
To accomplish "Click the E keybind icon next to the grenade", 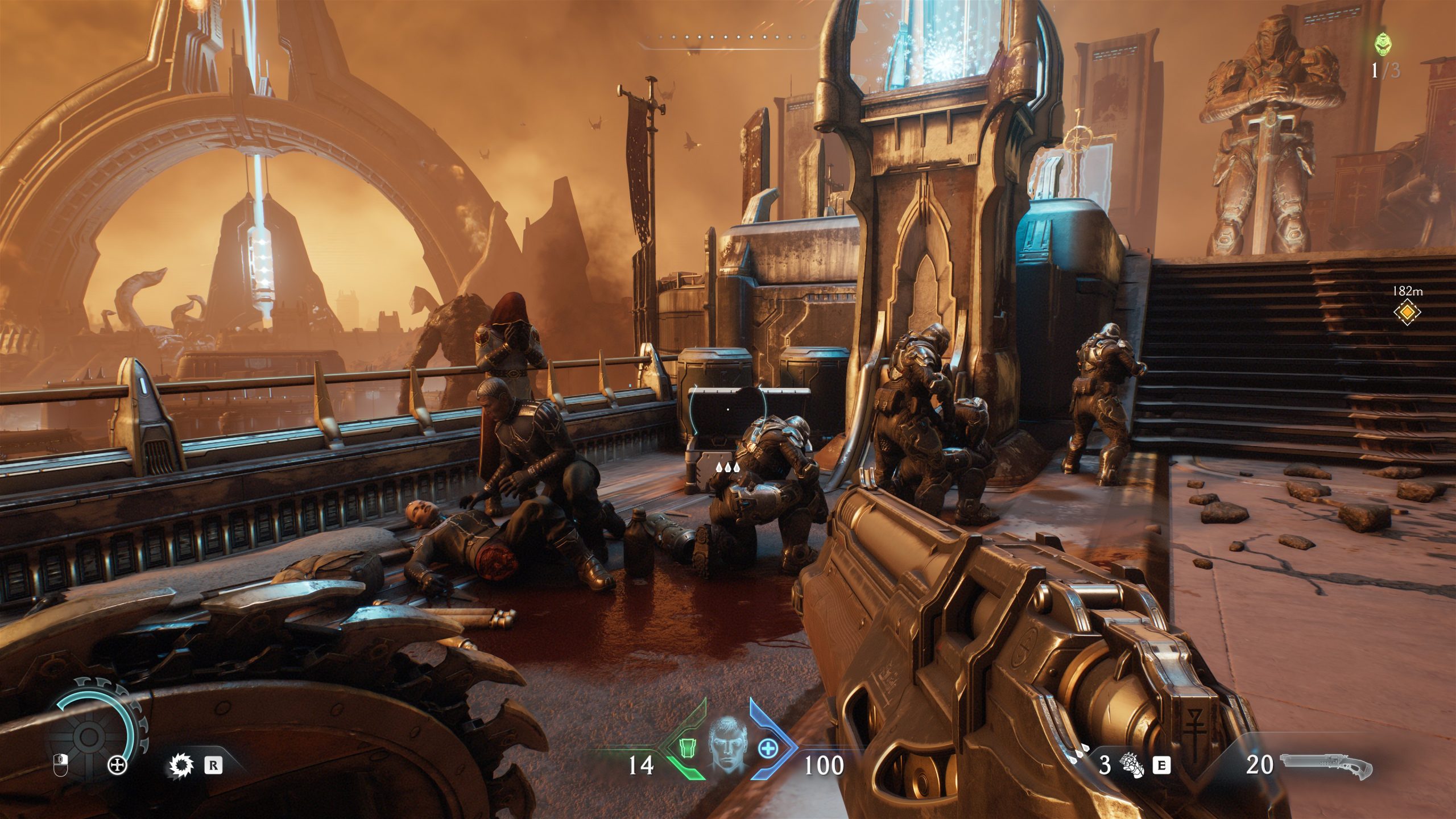I will (1160, 766).
